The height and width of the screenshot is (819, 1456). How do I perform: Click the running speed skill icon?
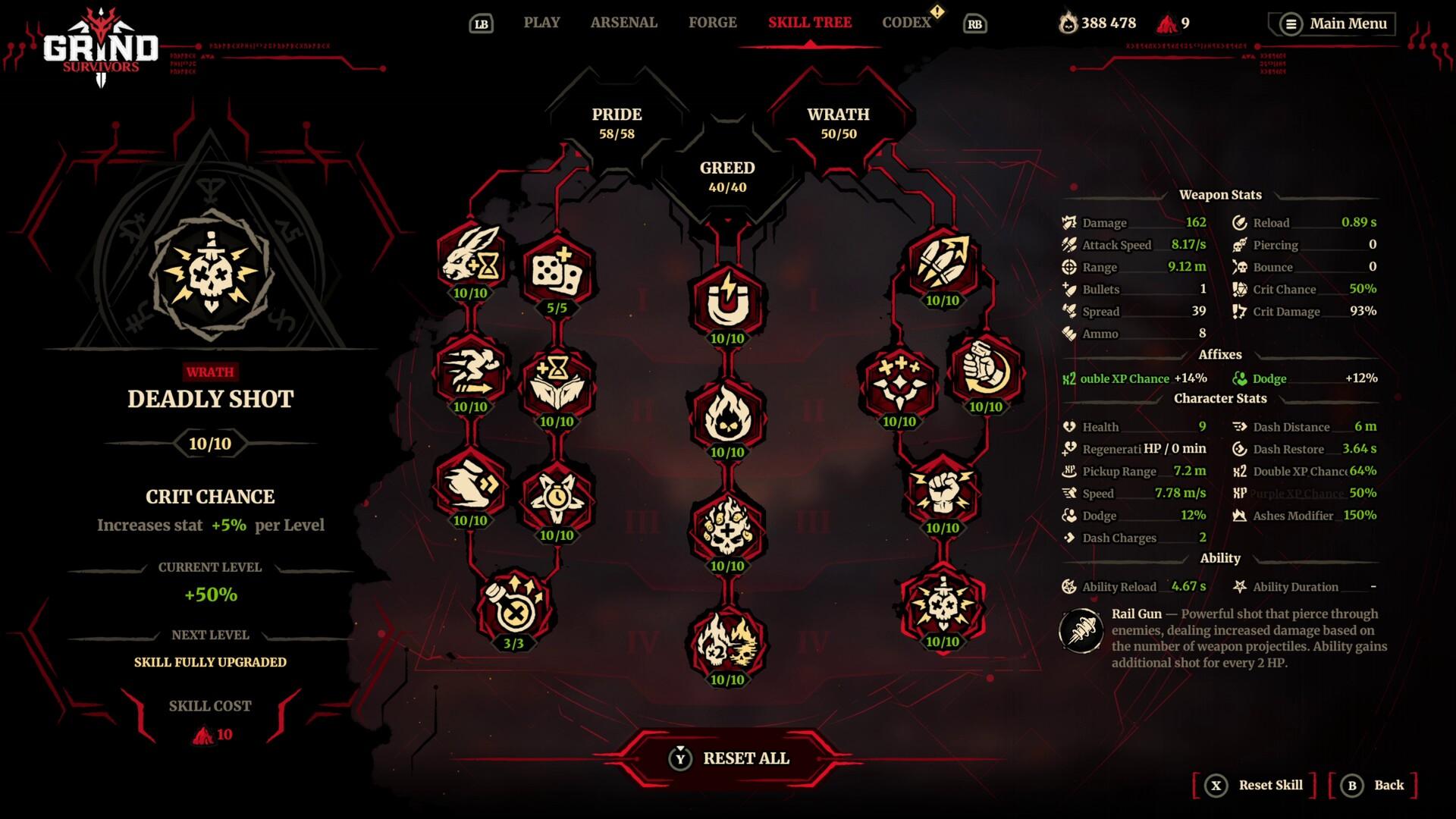(469, 372)
